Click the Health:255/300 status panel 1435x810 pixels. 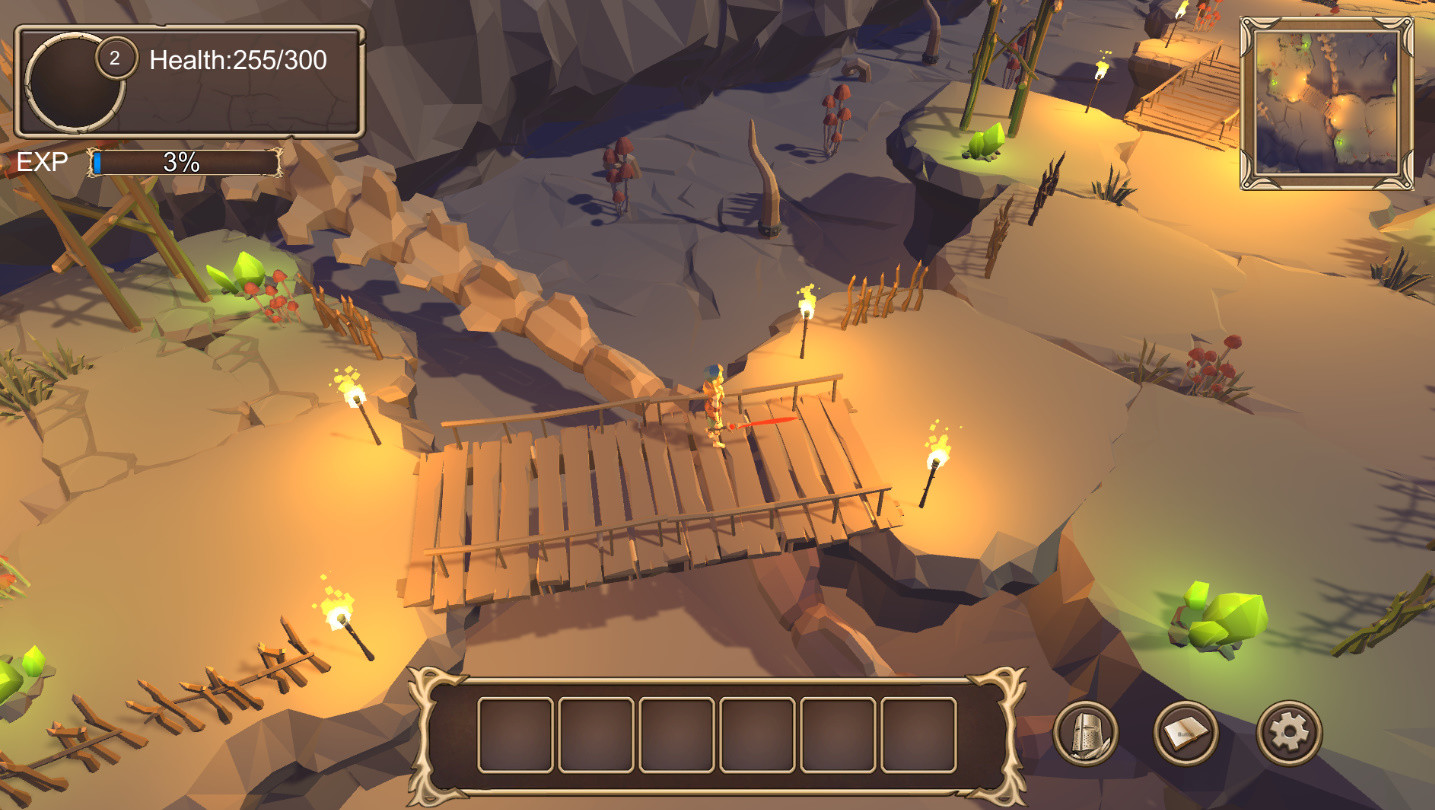(x=237, y=60)
